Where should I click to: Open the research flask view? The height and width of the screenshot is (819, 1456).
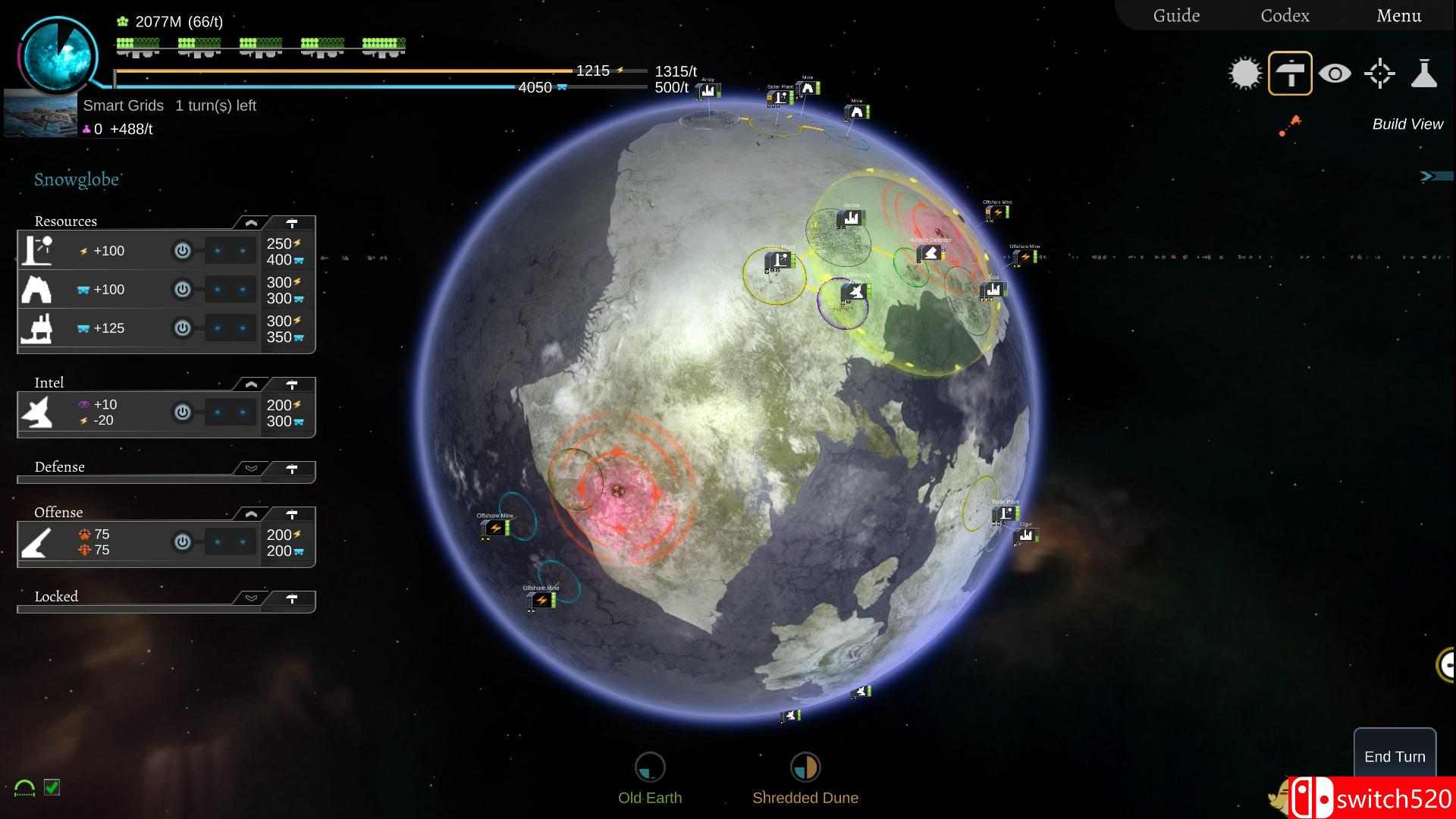pos(1424,74)
